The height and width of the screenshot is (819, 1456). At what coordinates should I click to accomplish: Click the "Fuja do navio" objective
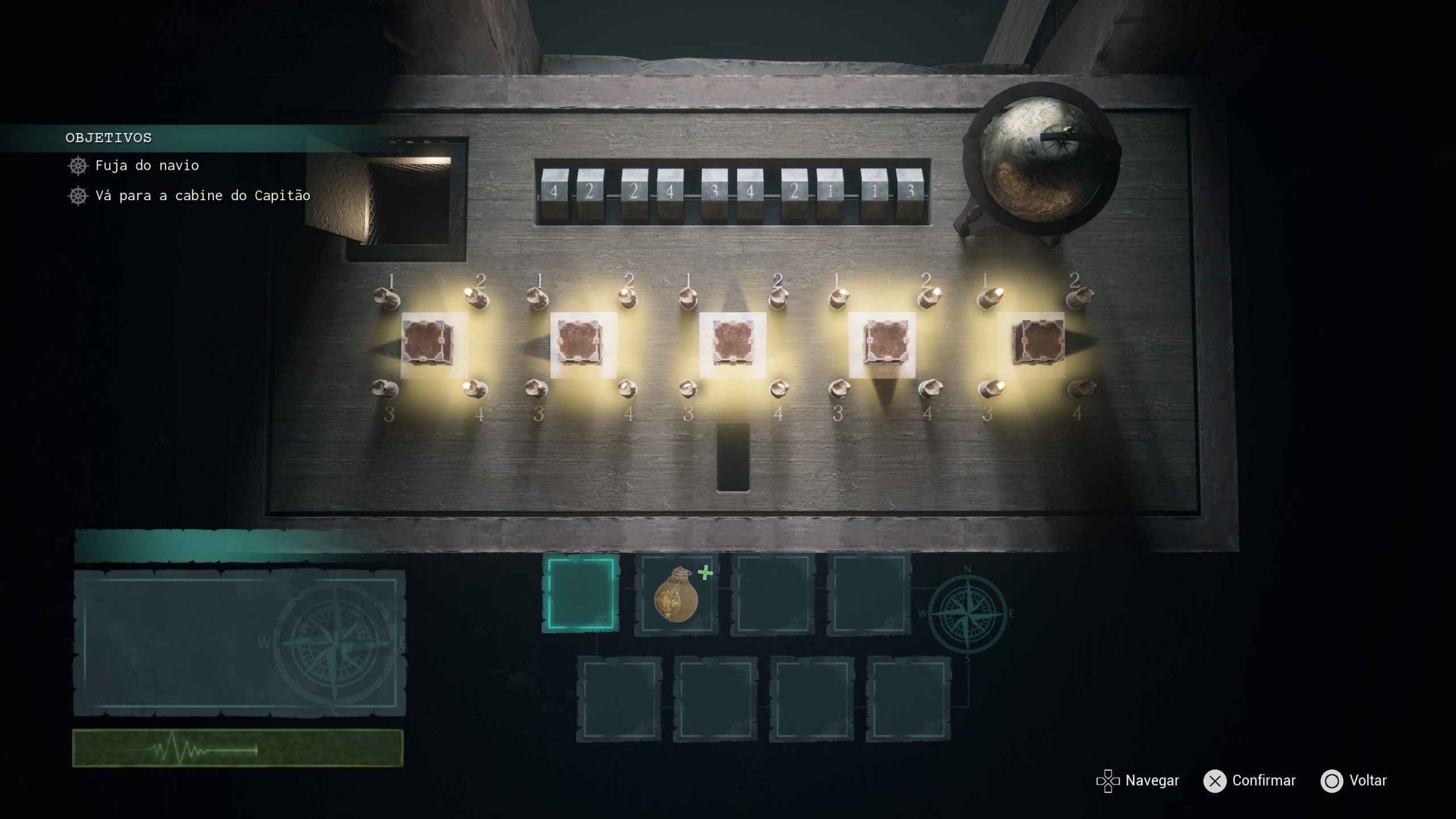(x=147, y=166)
